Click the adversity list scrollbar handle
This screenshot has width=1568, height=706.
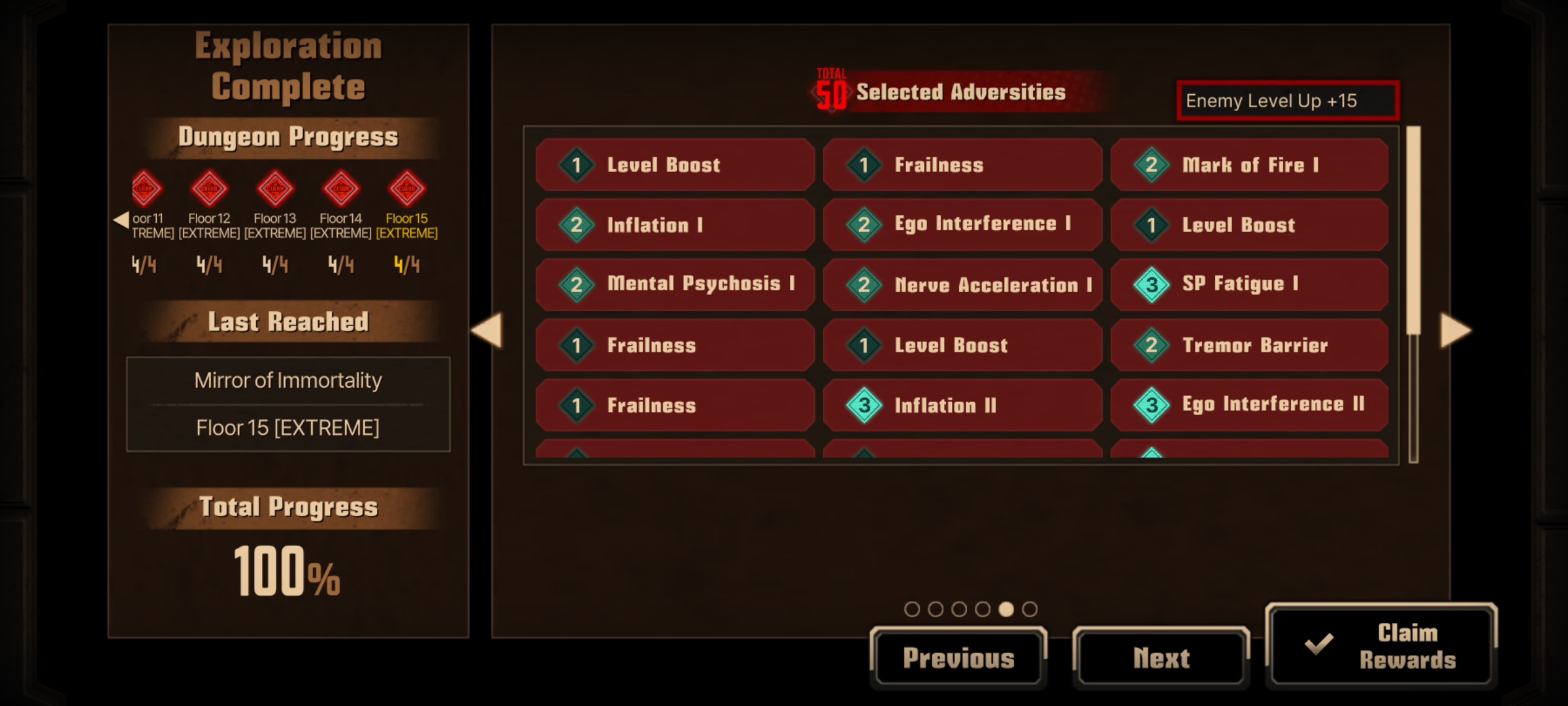(1413, 230)
